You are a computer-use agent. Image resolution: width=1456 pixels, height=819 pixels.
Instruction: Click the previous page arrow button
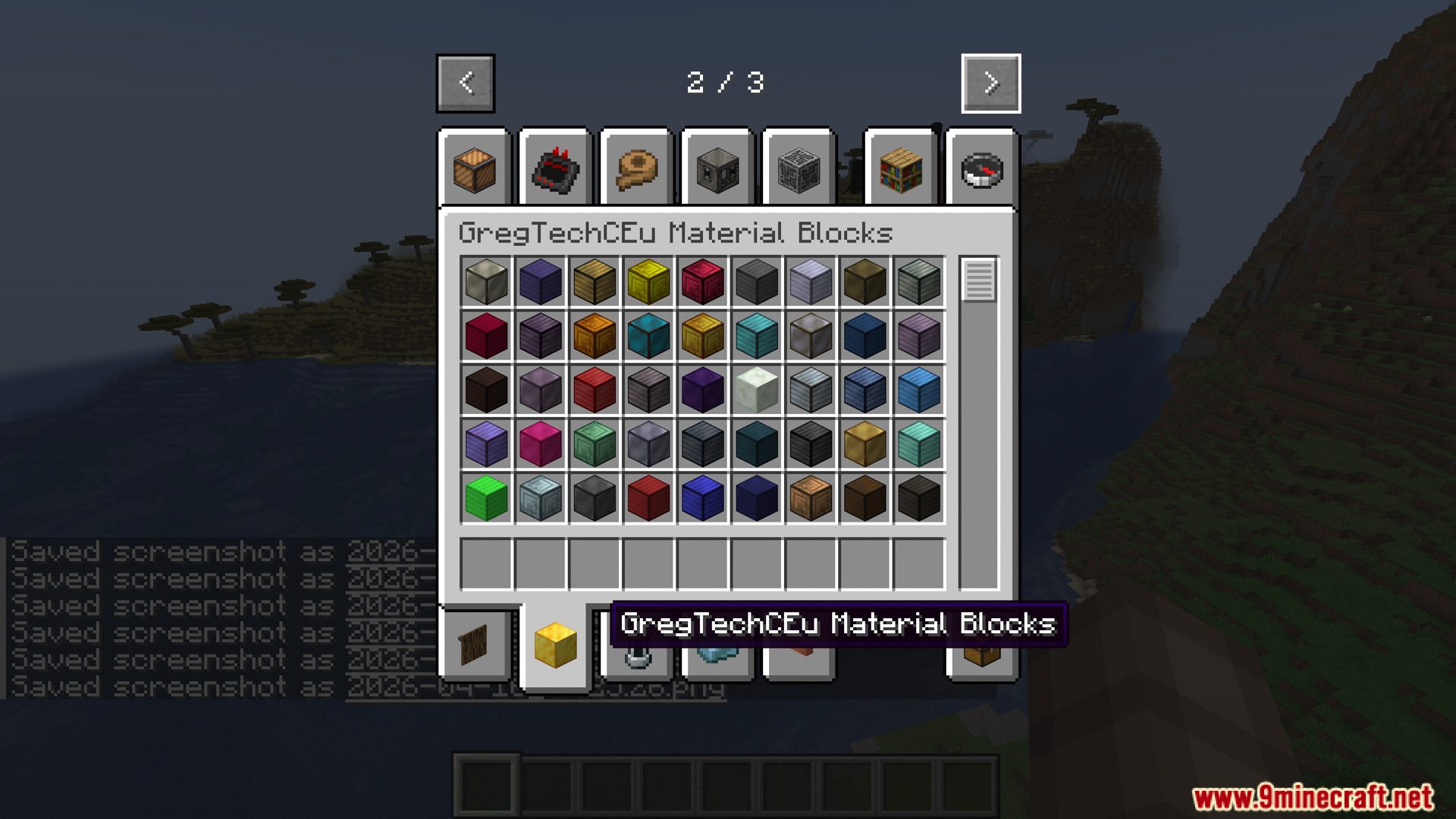466,83
